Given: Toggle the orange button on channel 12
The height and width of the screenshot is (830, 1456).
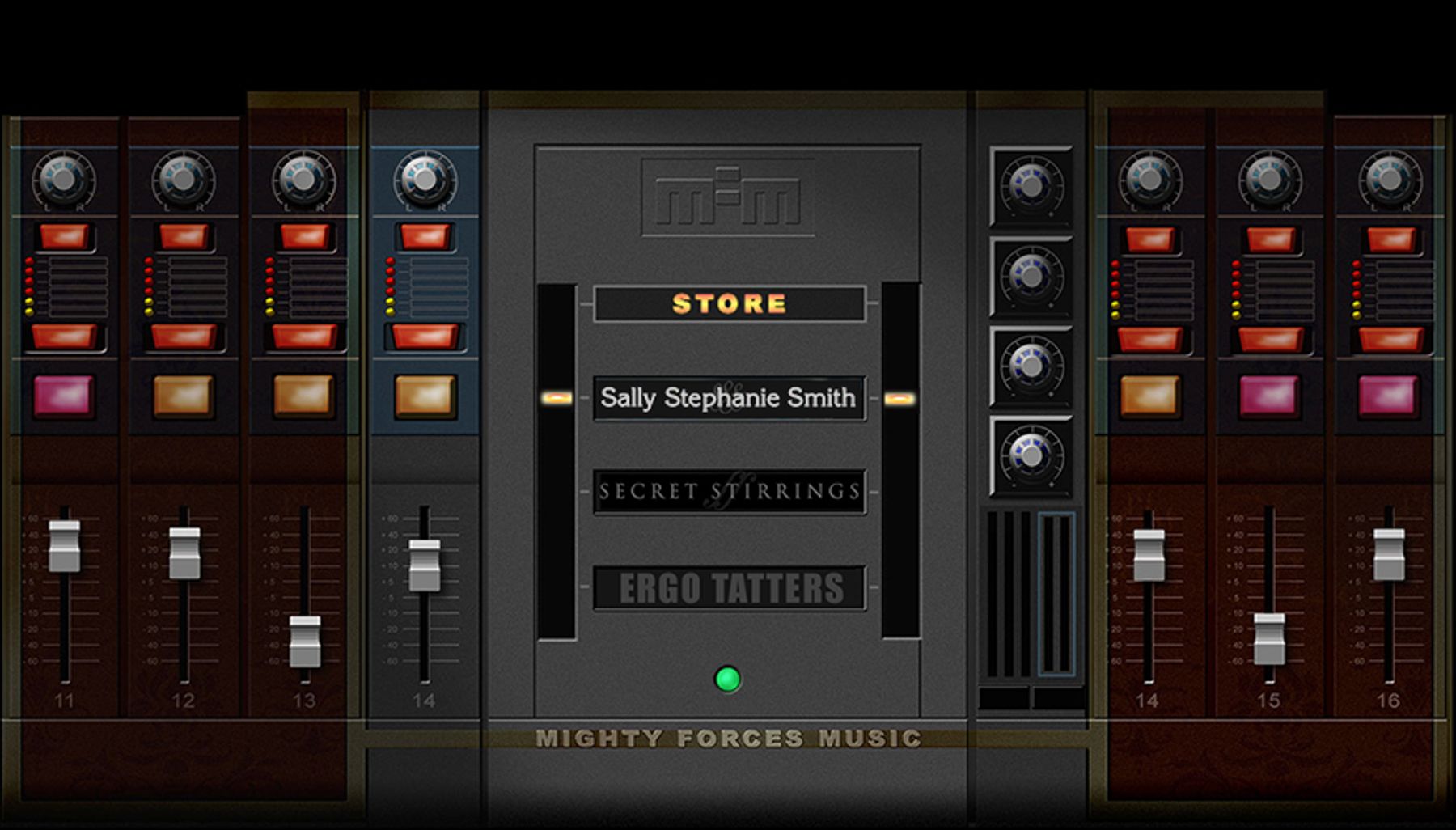Looking at the screenshot, I should point(184,396).
